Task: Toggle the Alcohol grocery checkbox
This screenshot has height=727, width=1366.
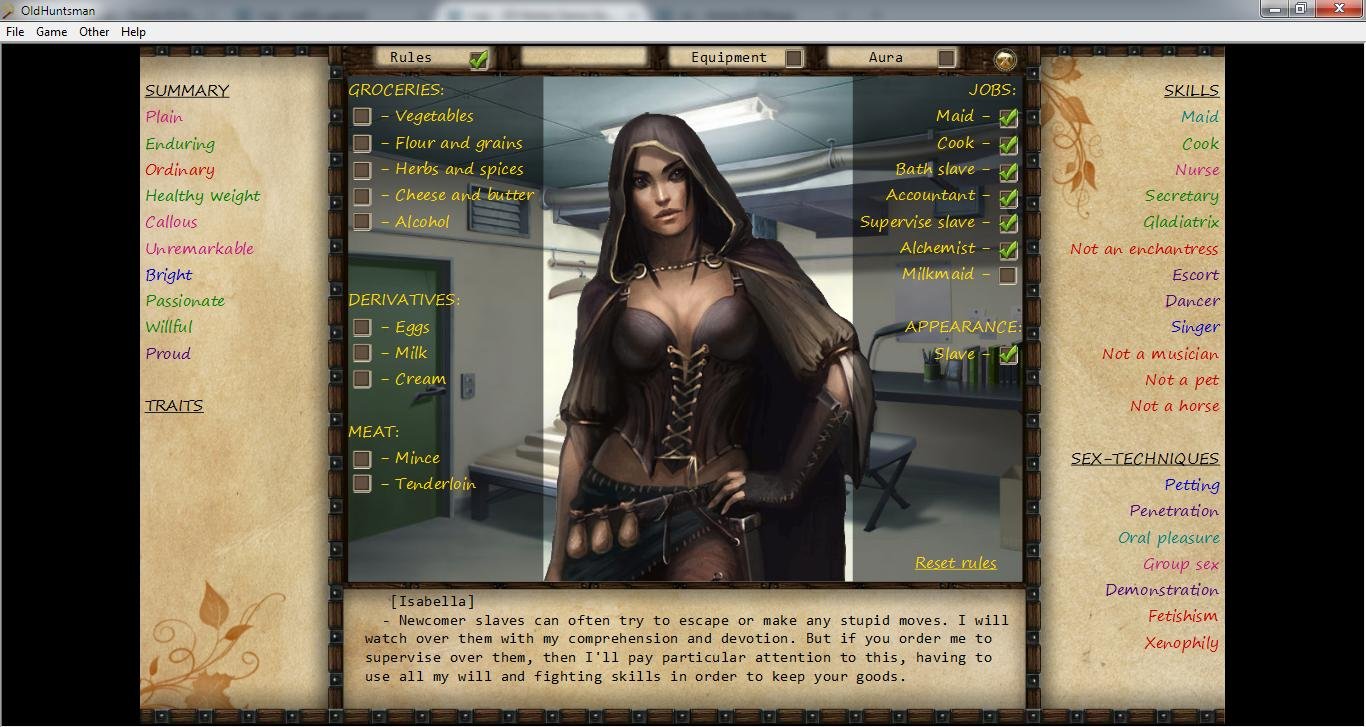Action: (362, 222)
